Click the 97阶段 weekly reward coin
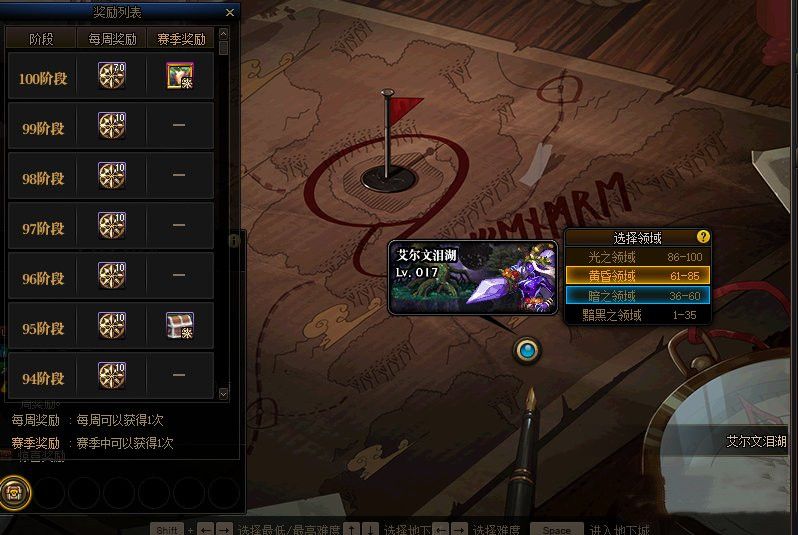798x535 pixels. pyautogui.click(x=111, y=226)
